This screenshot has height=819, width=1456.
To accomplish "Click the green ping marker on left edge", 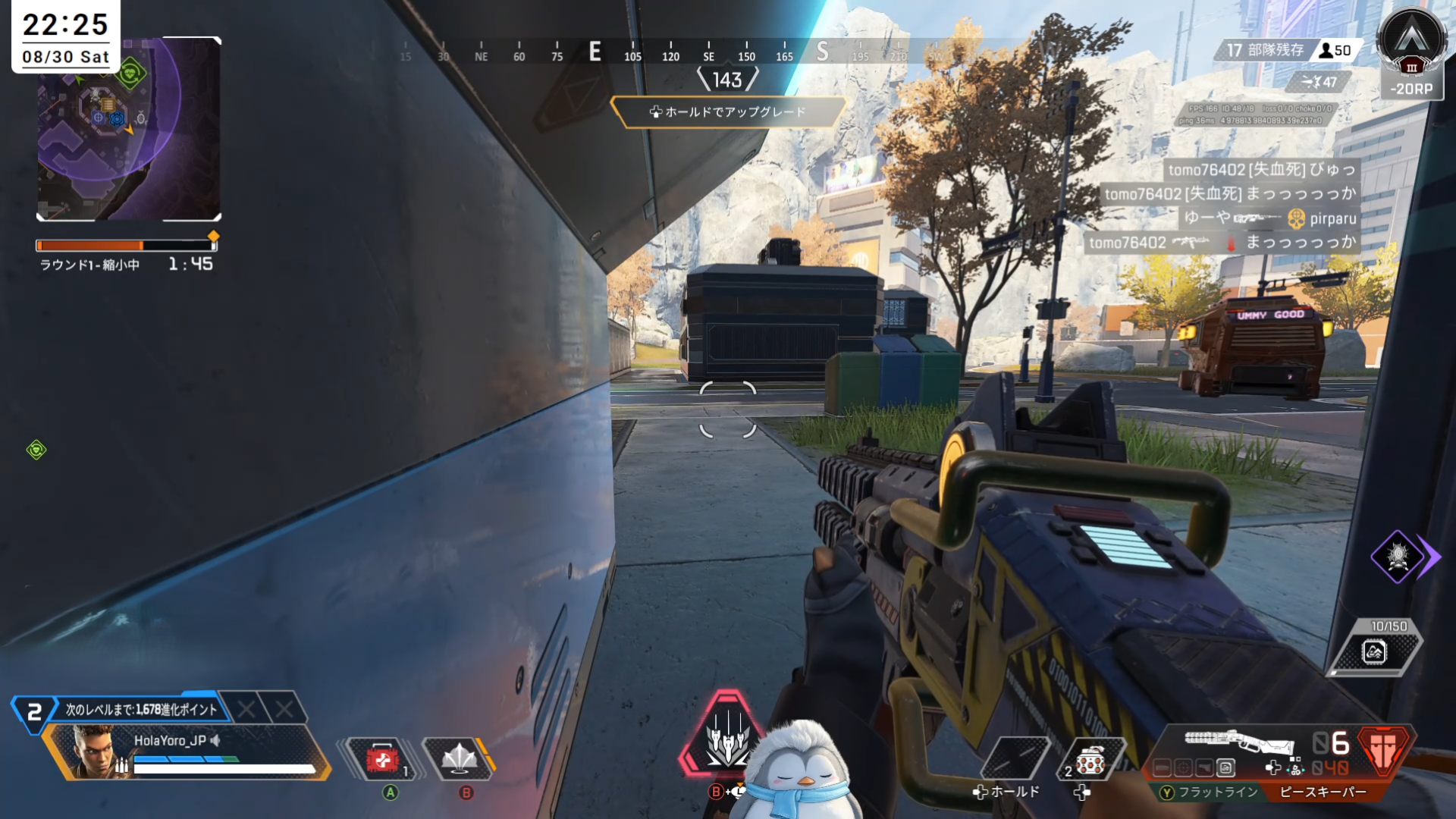I will [x=36, y=450].
